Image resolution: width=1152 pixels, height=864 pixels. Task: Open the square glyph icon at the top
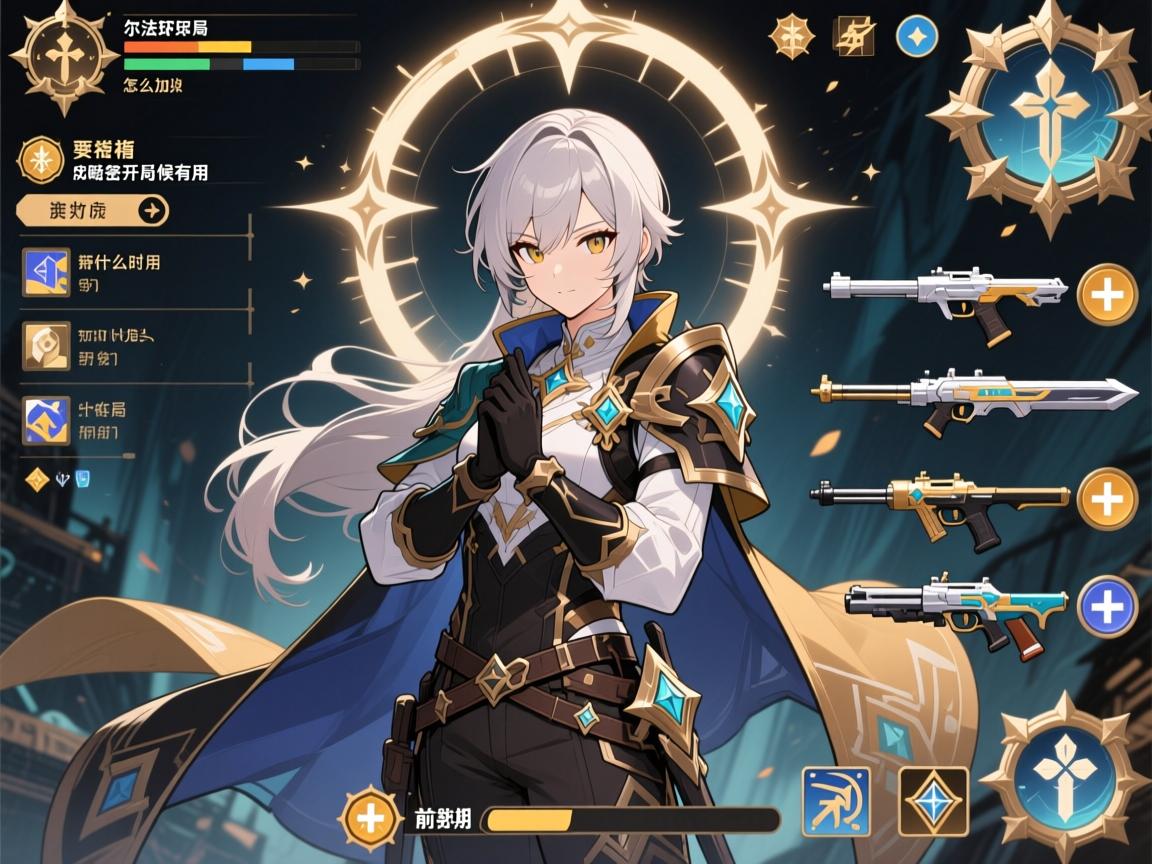click(x=853, y=36)
